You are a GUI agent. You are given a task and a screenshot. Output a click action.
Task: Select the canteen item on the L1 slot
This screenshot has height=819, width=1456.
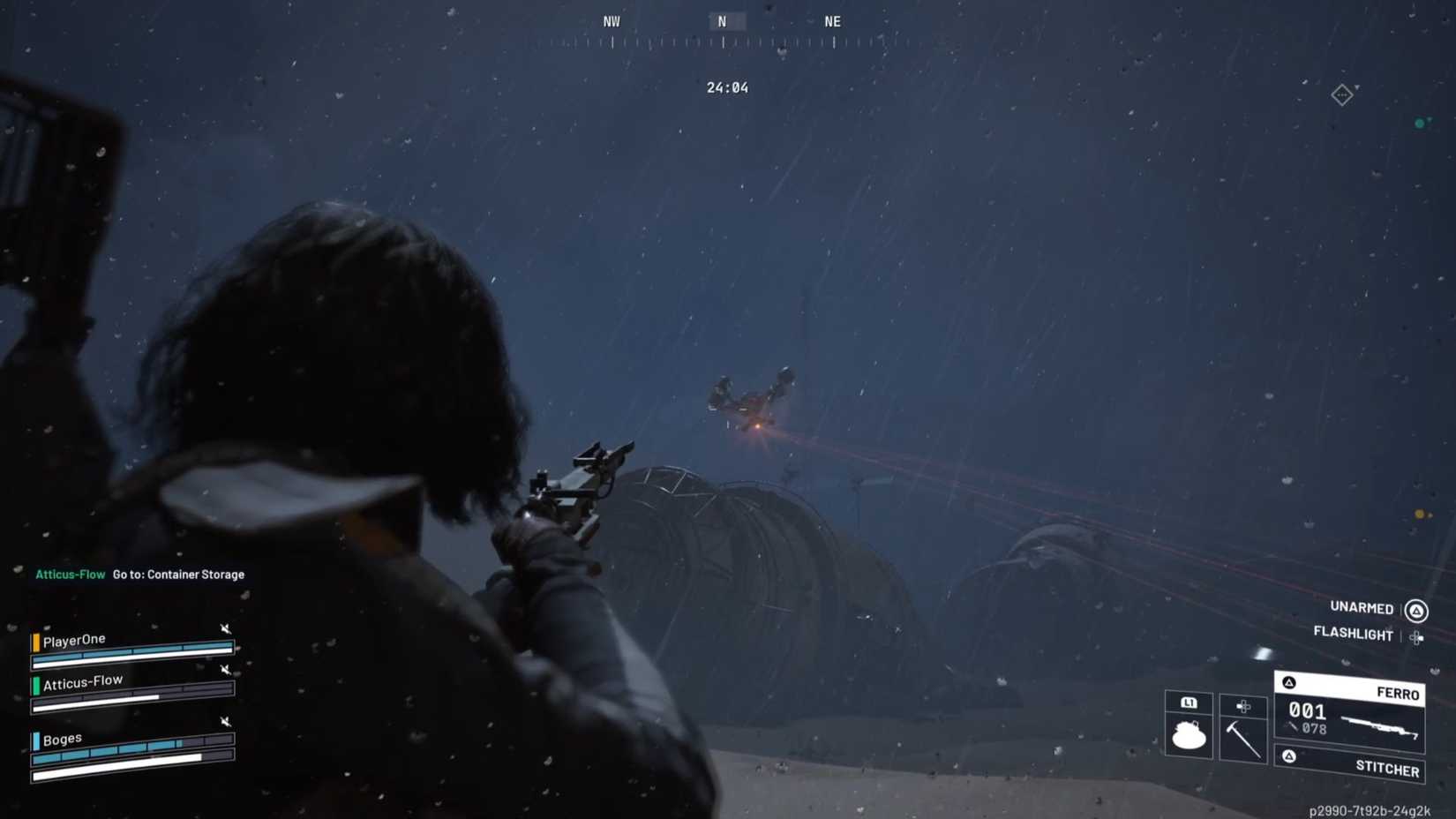pos(1190,733)
